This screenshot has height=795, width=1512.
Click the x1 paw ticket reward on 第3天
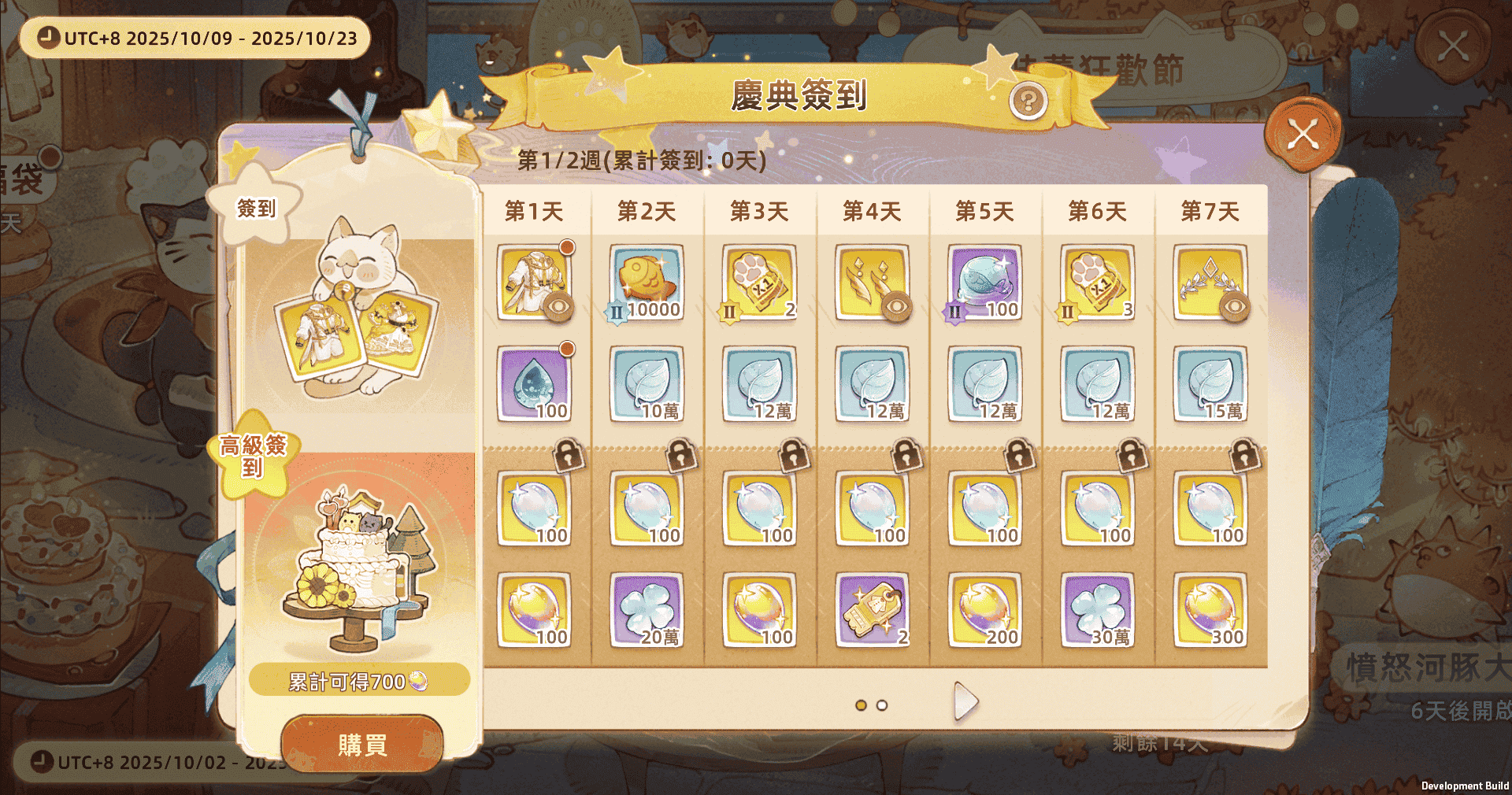[x=758, y=282]
